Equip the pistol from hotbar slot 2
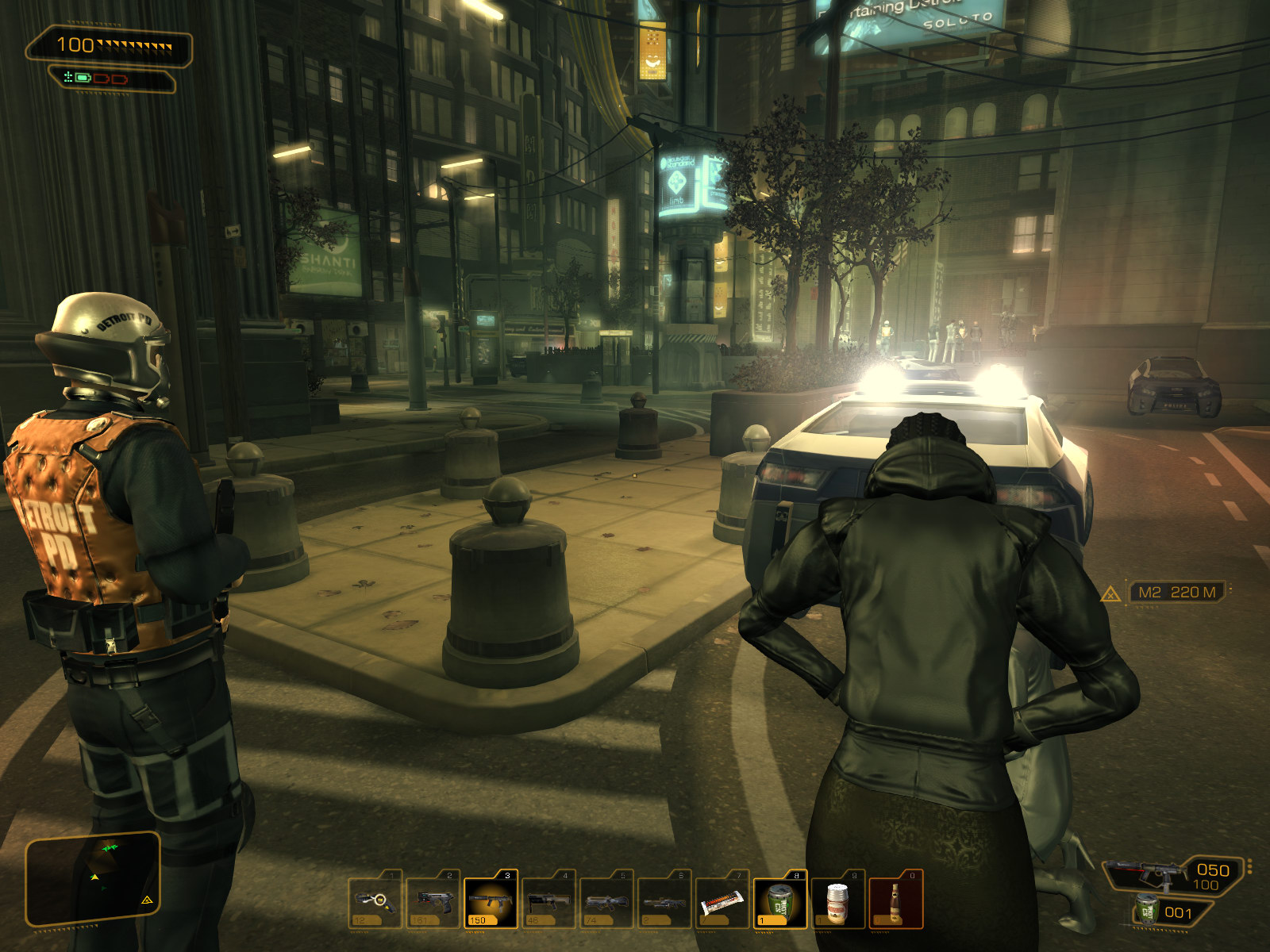This screenshot has height=952, width=1270. (433, 901)
